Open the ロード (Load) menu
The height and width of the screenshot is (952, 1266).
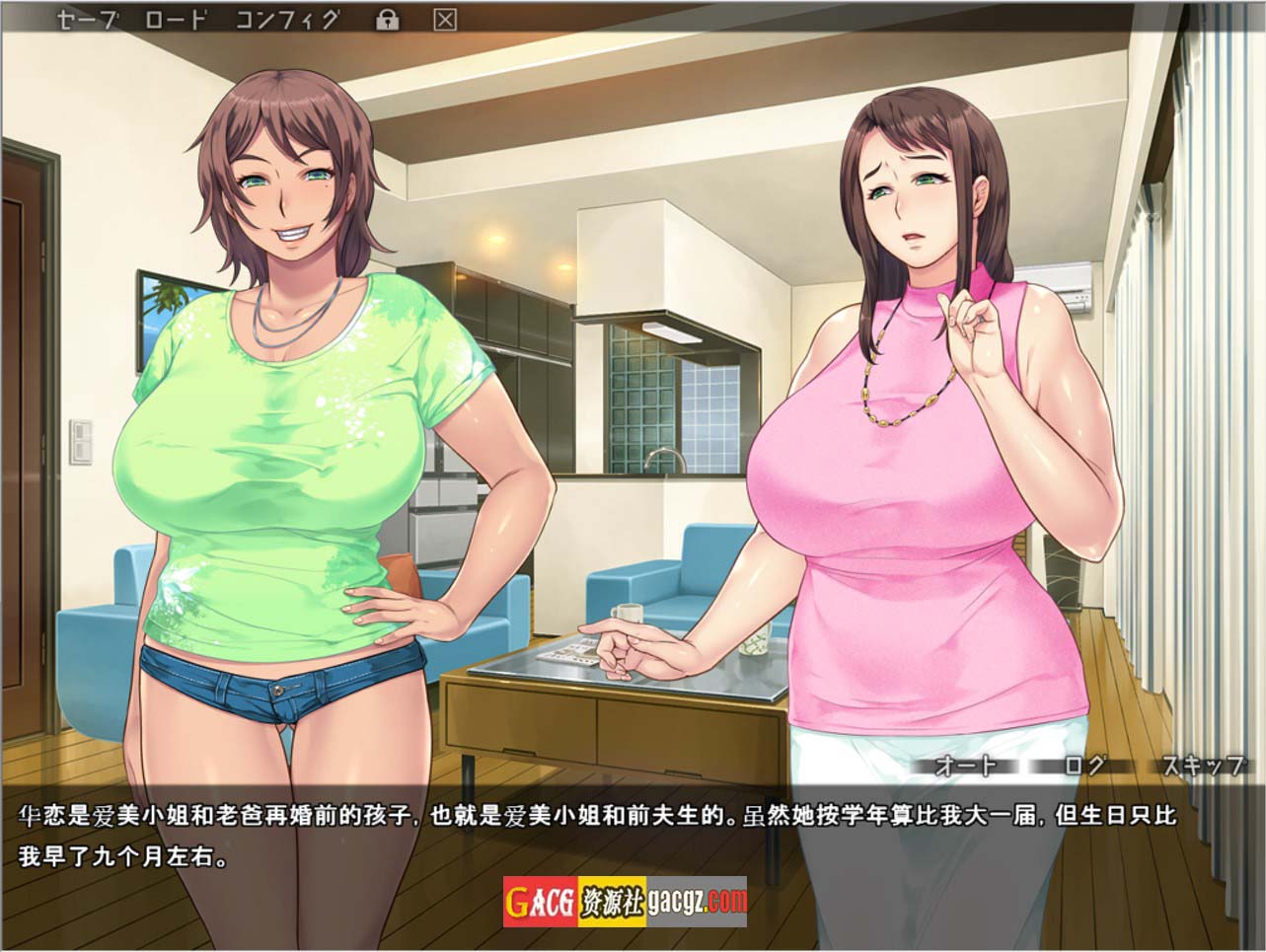175,20
